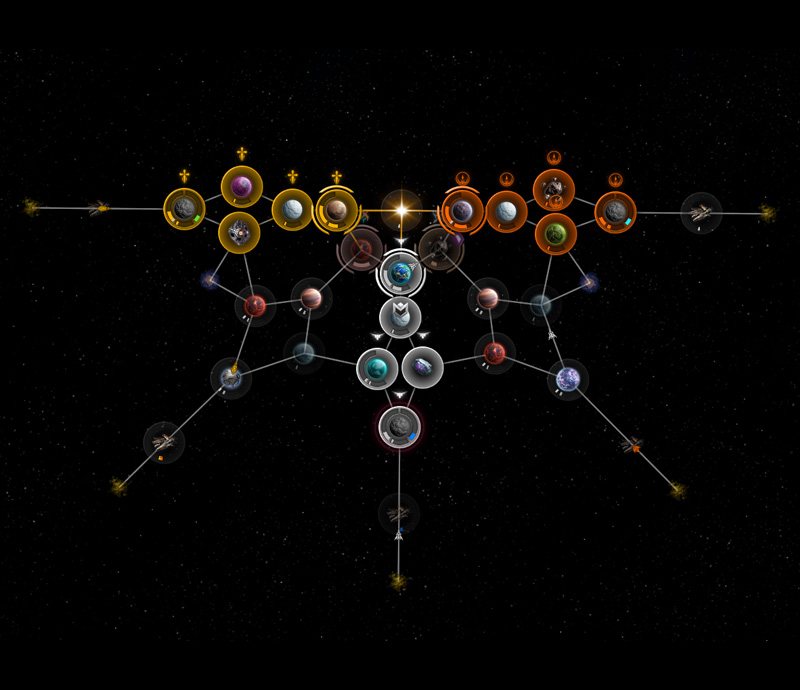This screenshot has height=690, width=800.
Task: Select the yellow-ringed asteroid cluster system
Action: [x=239, y=233]
